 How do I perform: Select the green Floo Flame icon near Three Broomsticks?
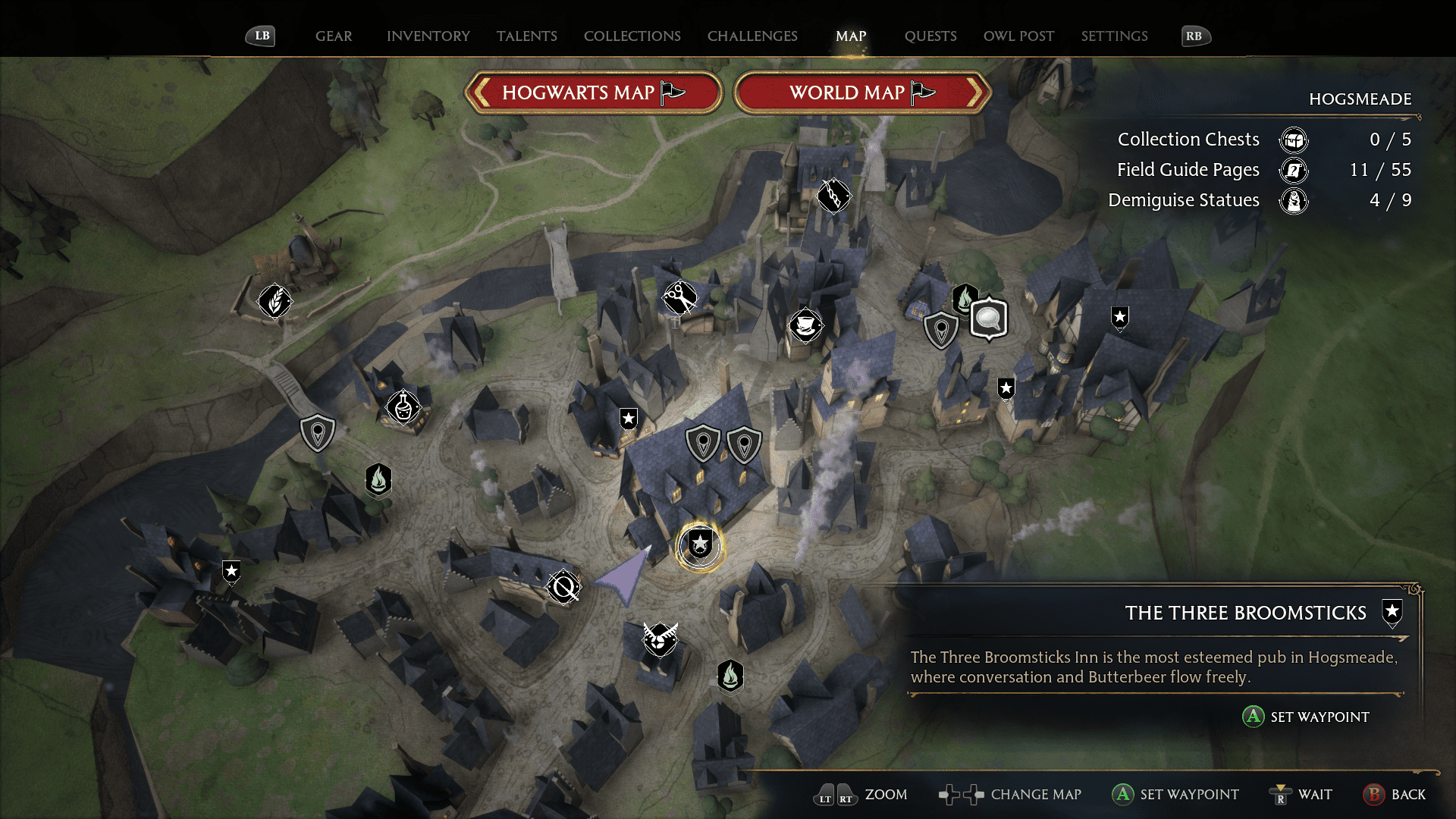click(x=729, y=674)
